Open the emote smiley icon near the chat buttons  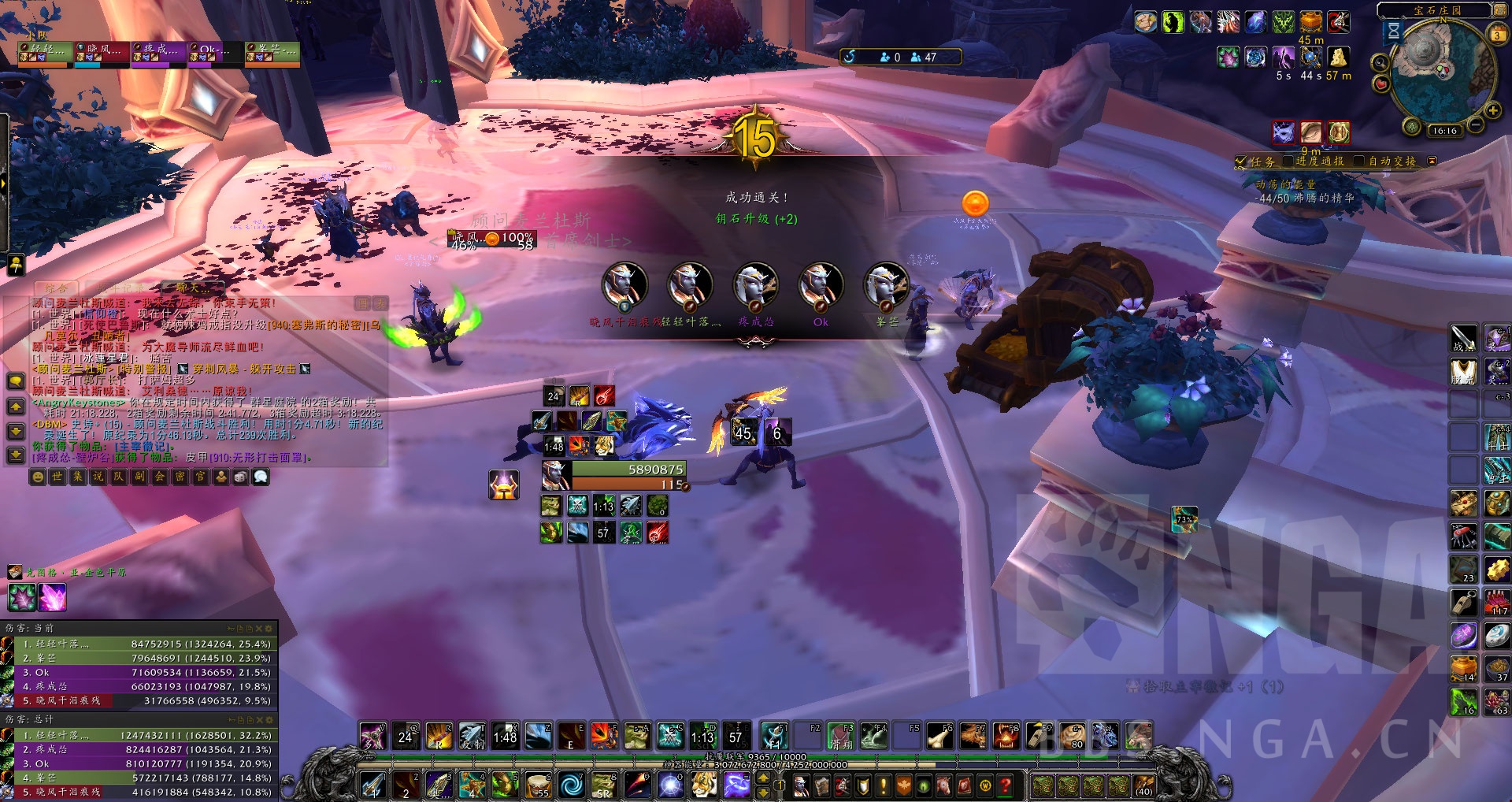pos(38,476)
